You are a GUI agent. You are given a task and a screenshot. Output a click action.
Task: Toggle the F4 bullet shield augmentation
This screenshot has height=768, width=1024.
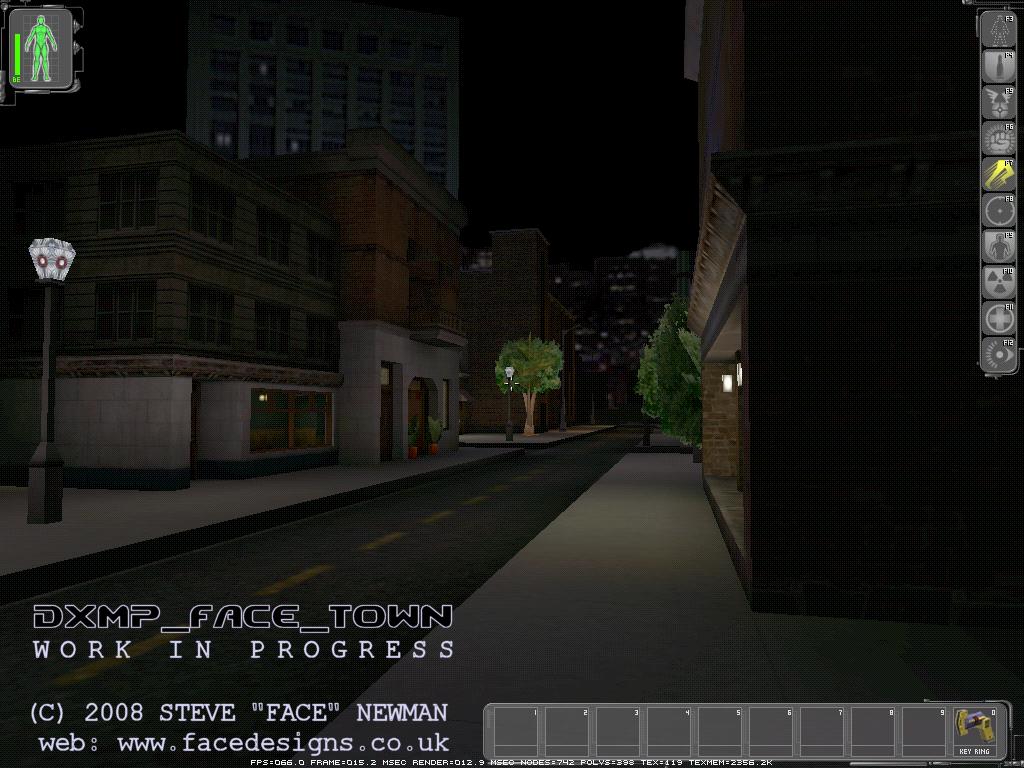[x=997, y=66]
